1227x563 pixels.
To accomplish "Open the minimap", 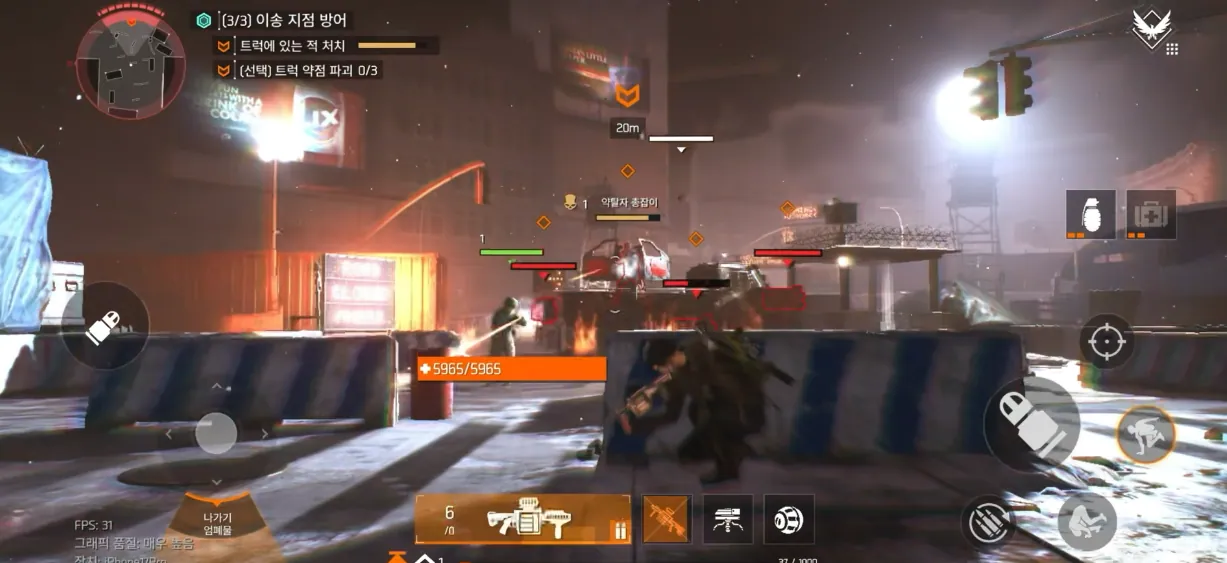I will coord(130,60).
